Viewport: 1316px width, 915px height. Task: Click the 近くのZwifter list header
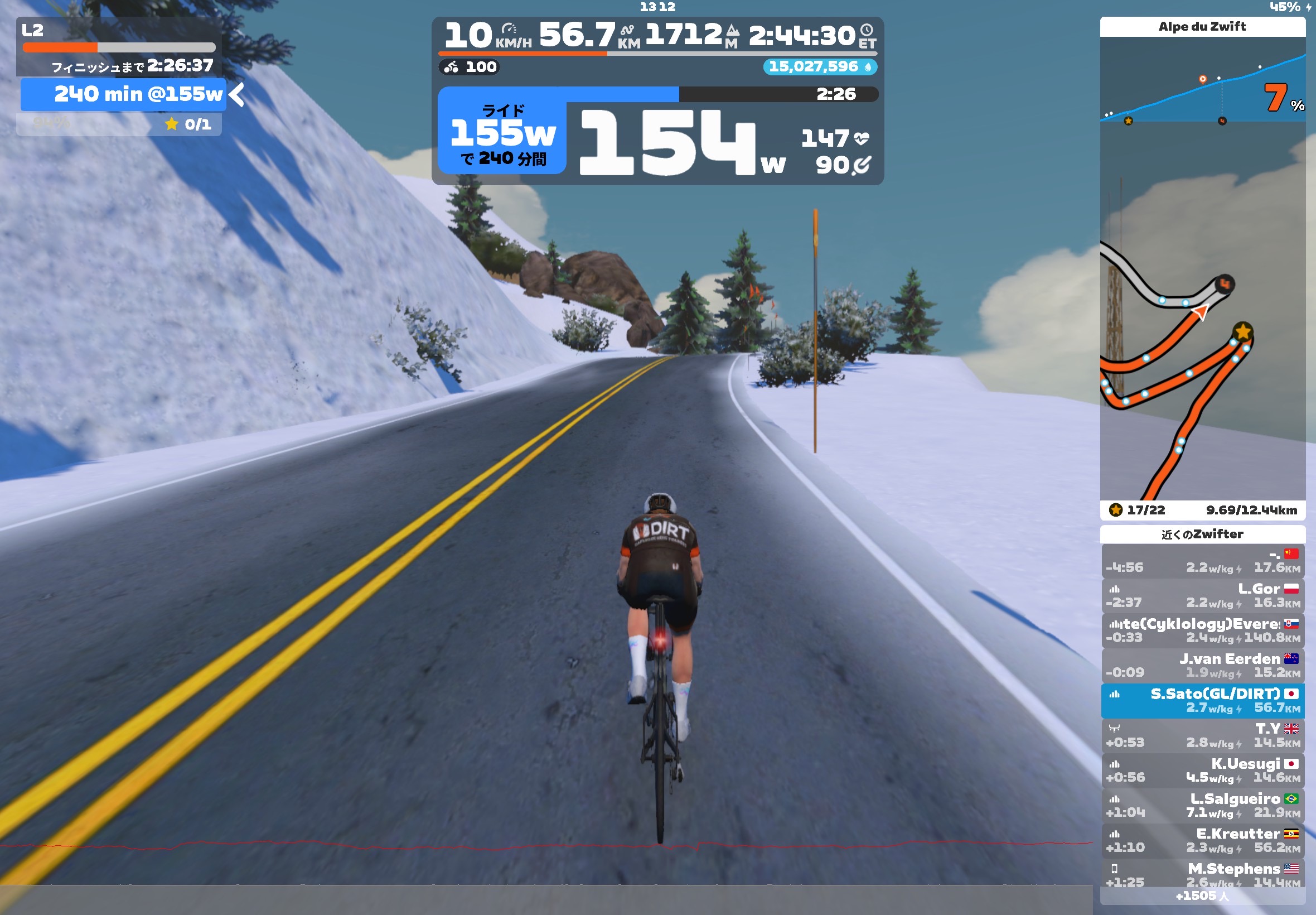coord(1202,534)
